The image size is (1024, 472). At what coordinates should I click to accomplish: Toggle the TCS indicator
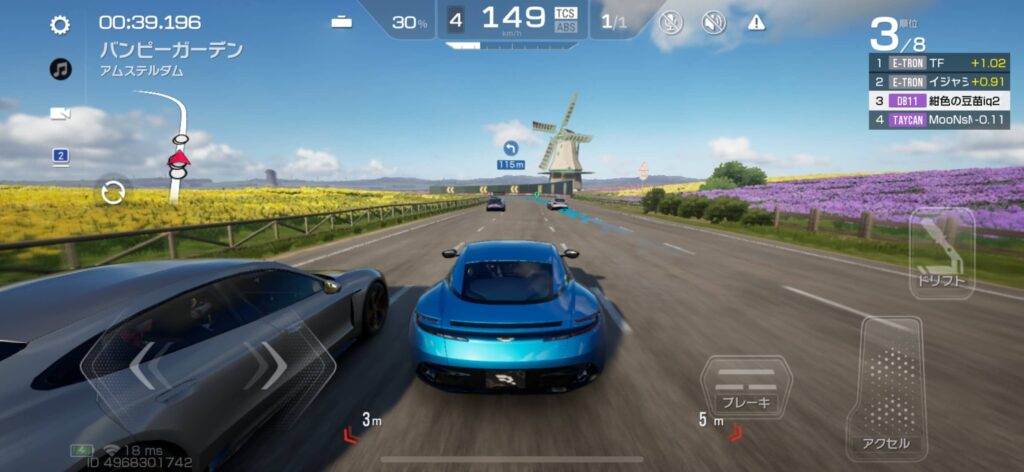(x=565, y=12)
